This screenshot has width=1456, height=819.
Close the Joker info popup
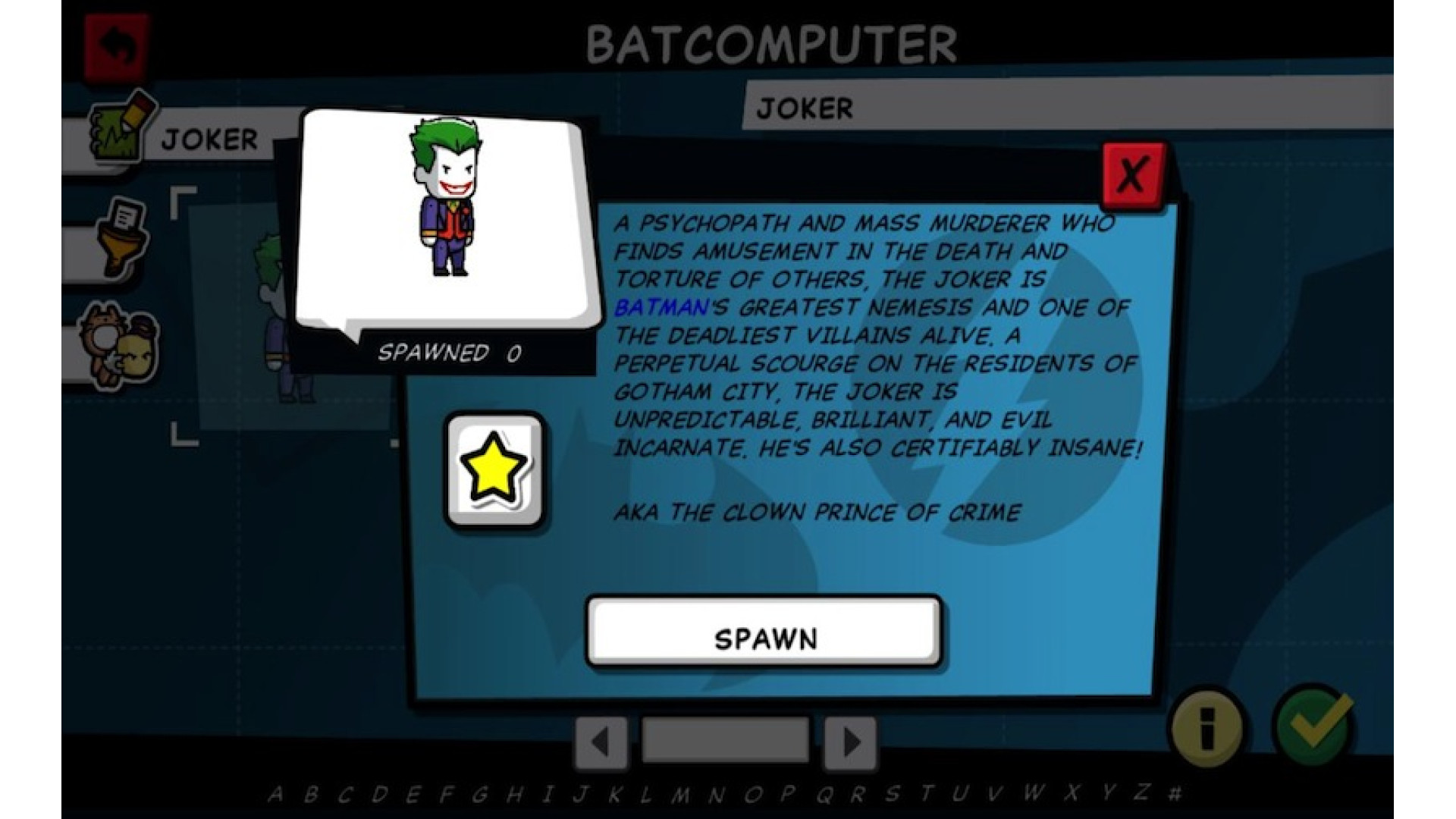pos(1132,175)
